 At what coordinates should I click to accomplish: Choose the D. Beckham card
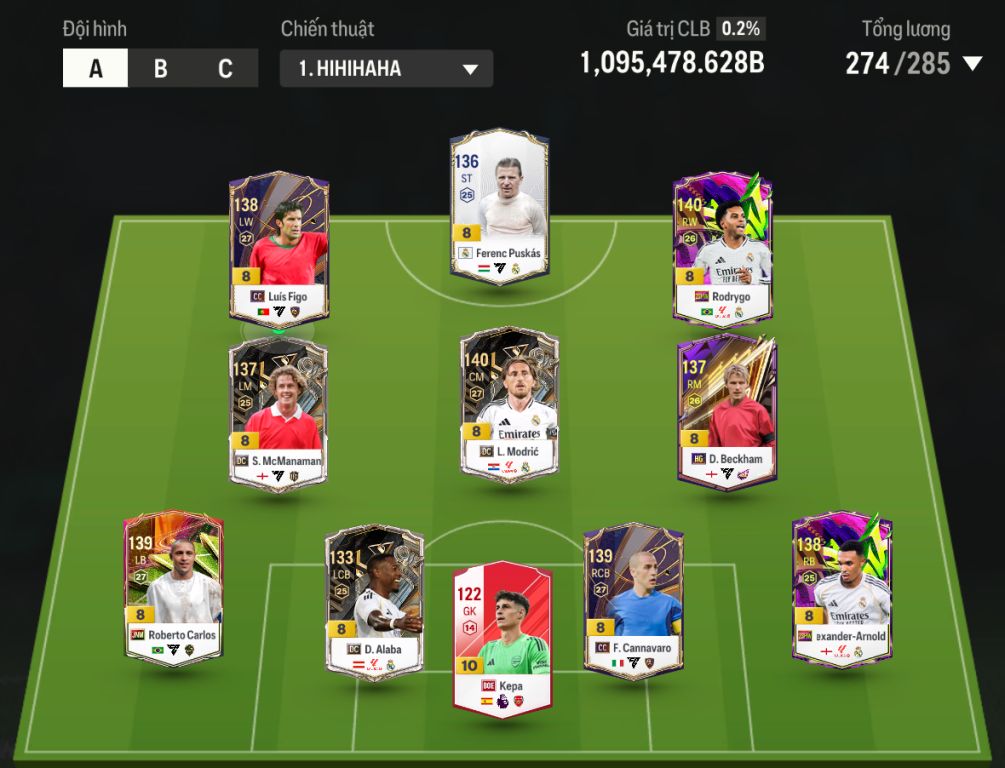(x=726, y=411)
